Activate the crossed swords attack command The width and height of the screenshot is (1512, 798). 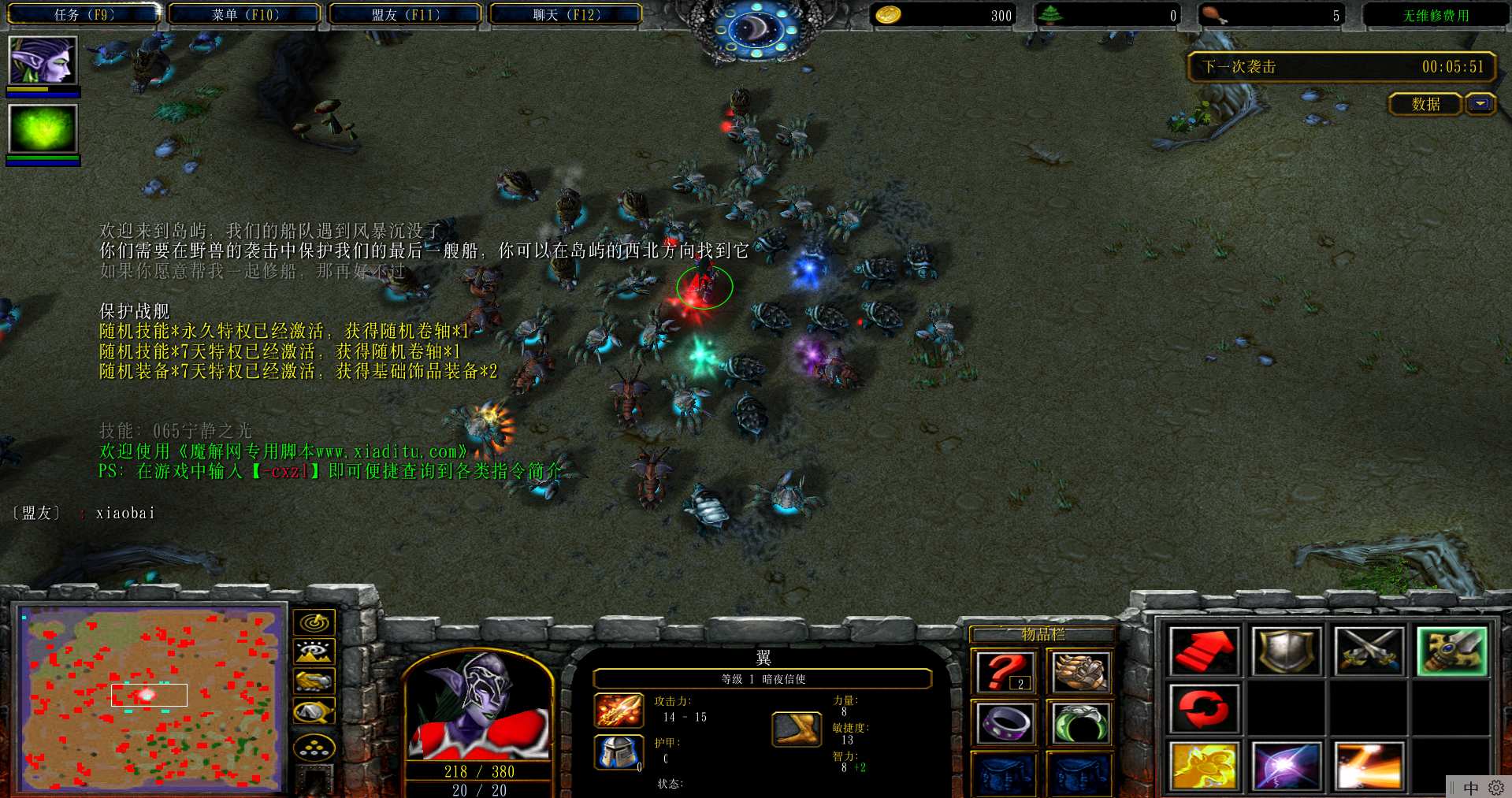pyautogui.click(x=1369, y=651)
